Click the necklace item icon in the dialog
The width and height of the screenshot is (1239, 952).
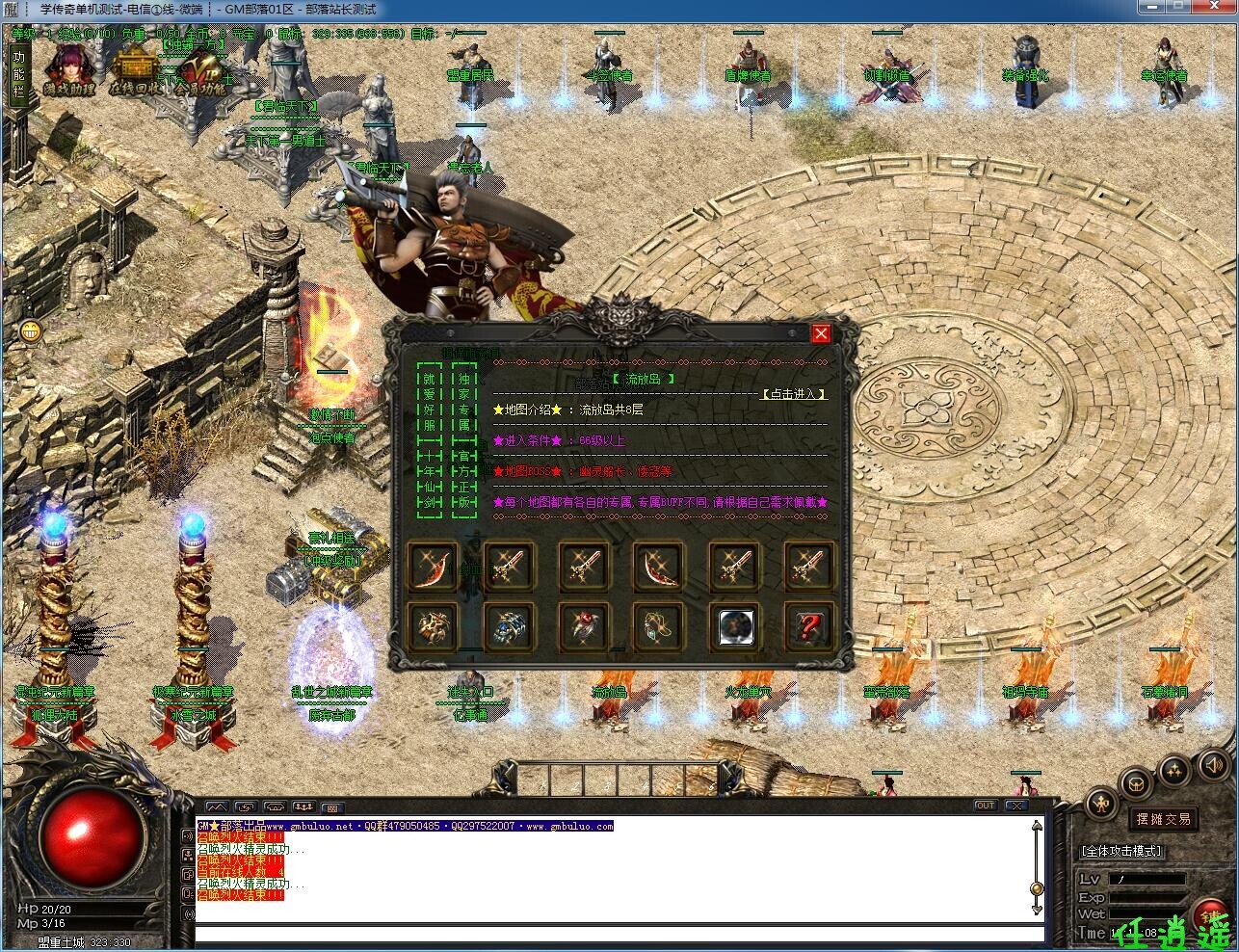pos(659,626)
